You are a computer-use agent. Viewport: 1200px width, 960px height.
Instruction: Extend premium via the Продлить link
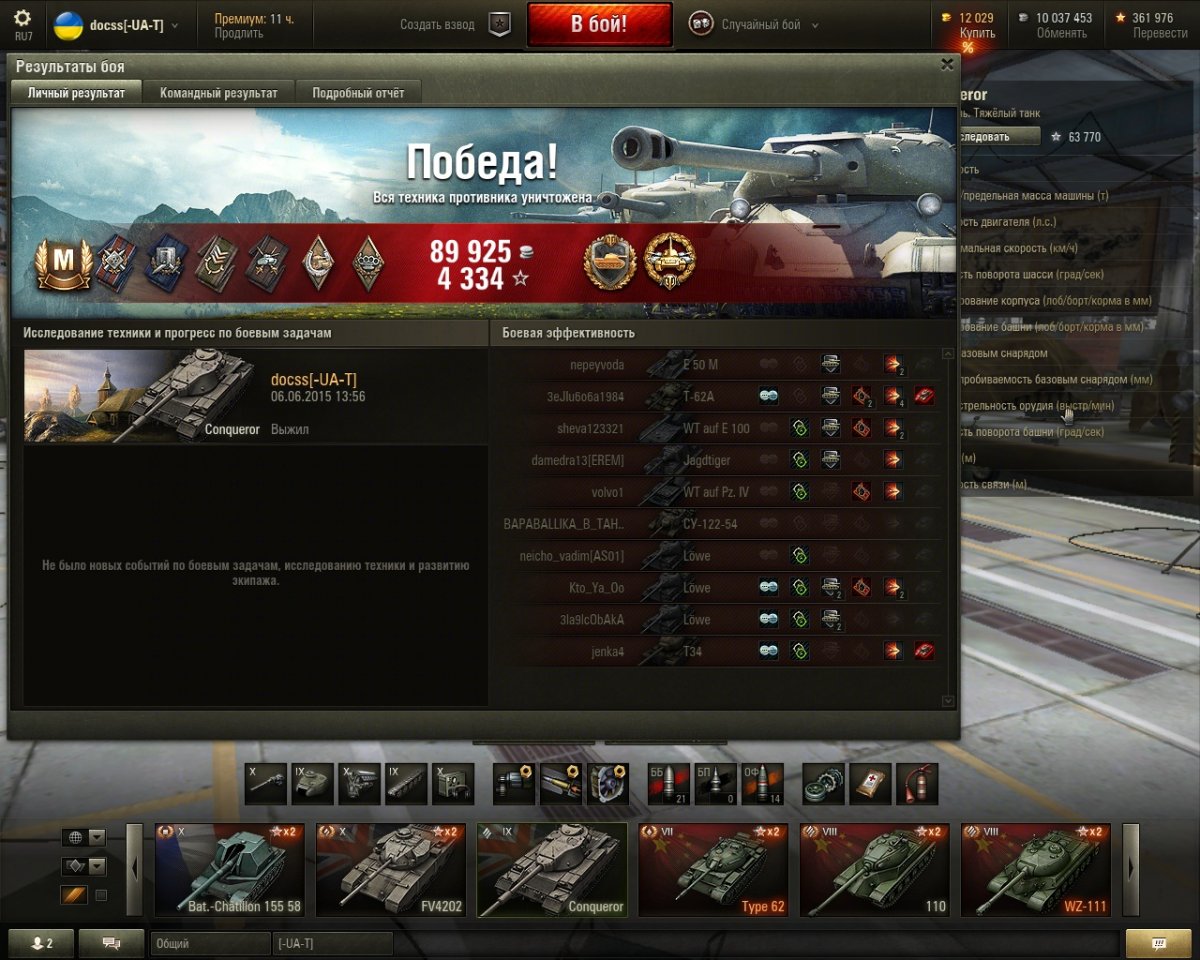239,33
